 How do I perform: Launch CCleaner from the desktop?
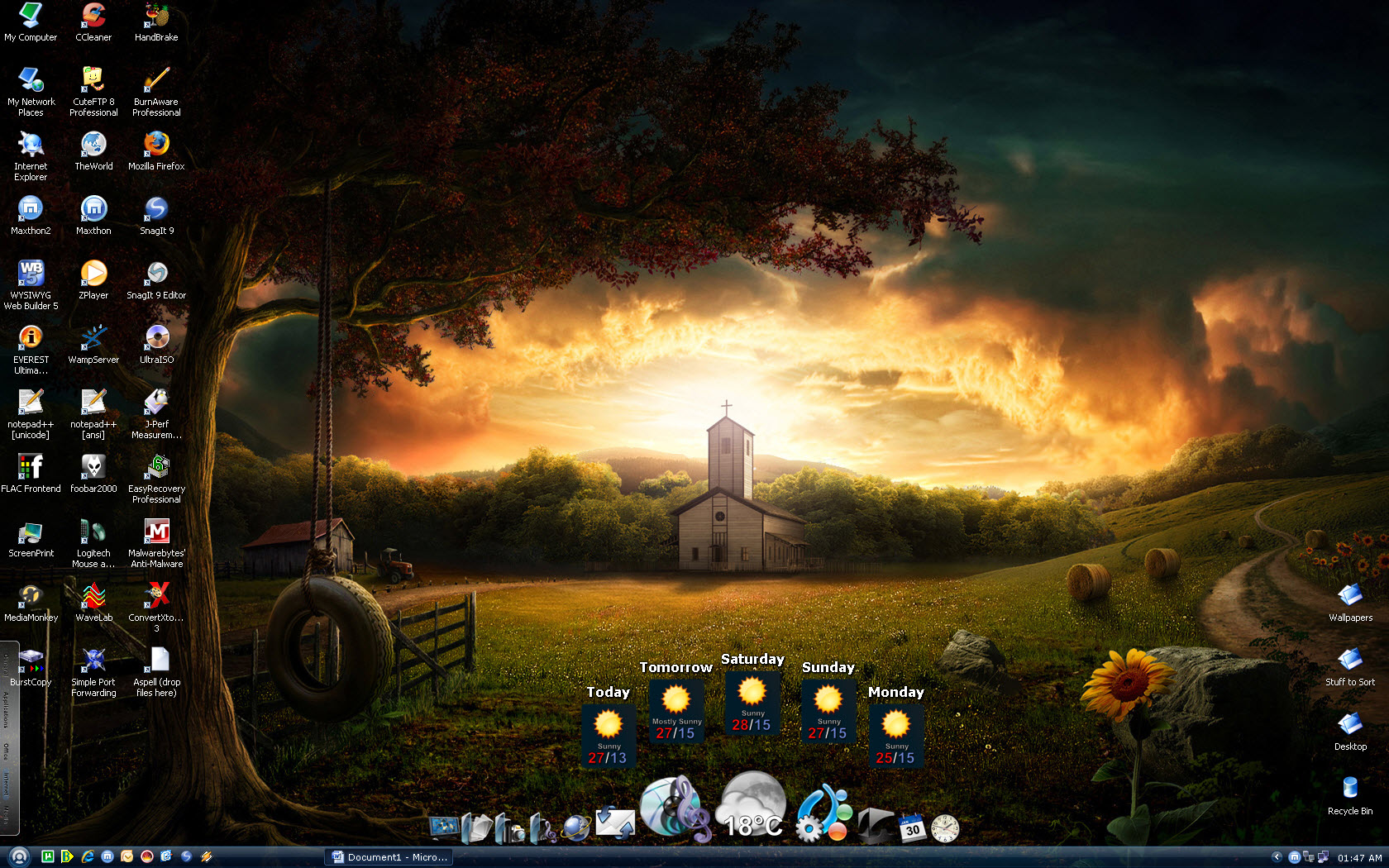tap(93, 16)
